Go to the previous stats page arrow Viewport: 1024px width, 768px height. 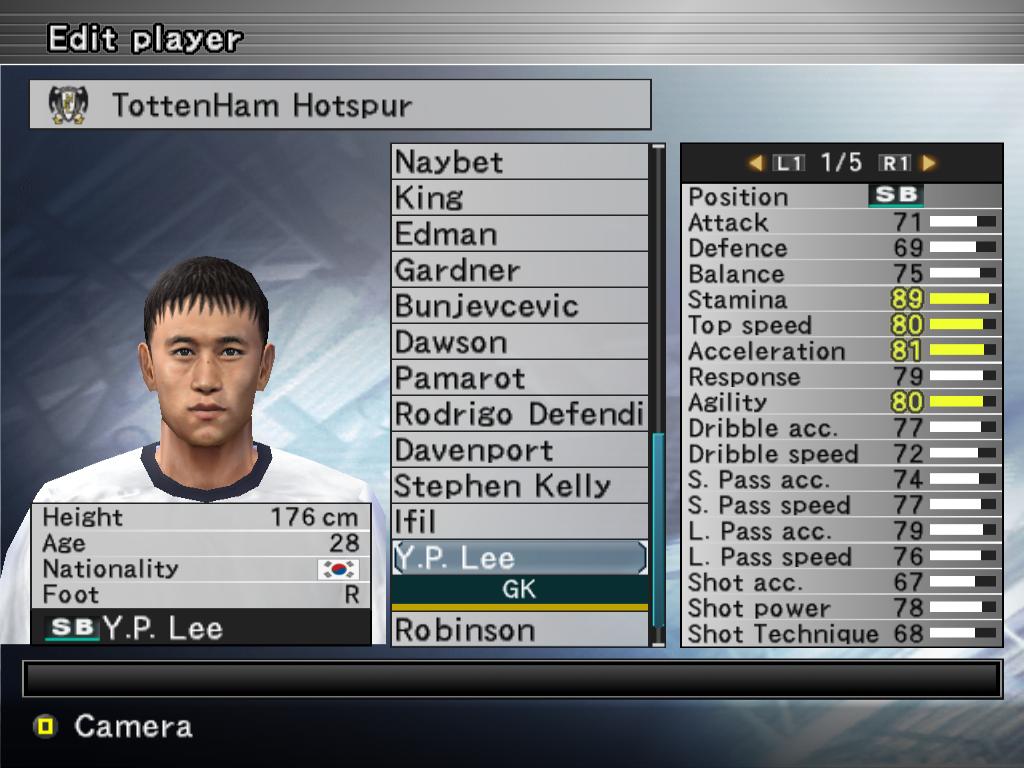(x=756, y=162)
